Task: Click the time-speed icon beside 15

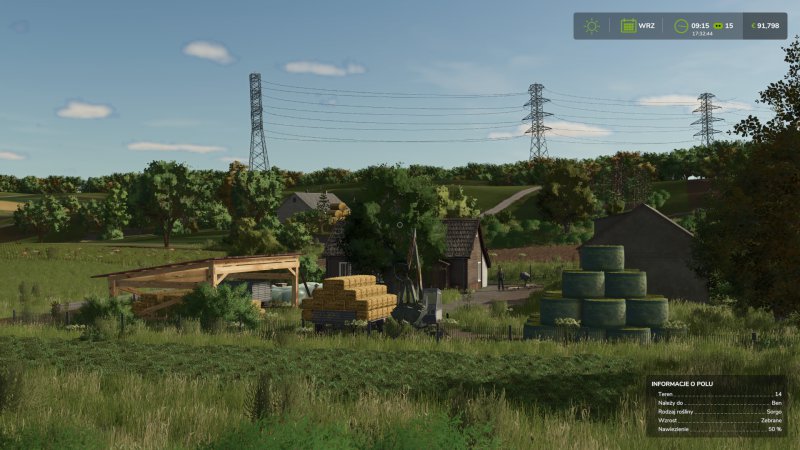Action: click(x=716, y=26)
